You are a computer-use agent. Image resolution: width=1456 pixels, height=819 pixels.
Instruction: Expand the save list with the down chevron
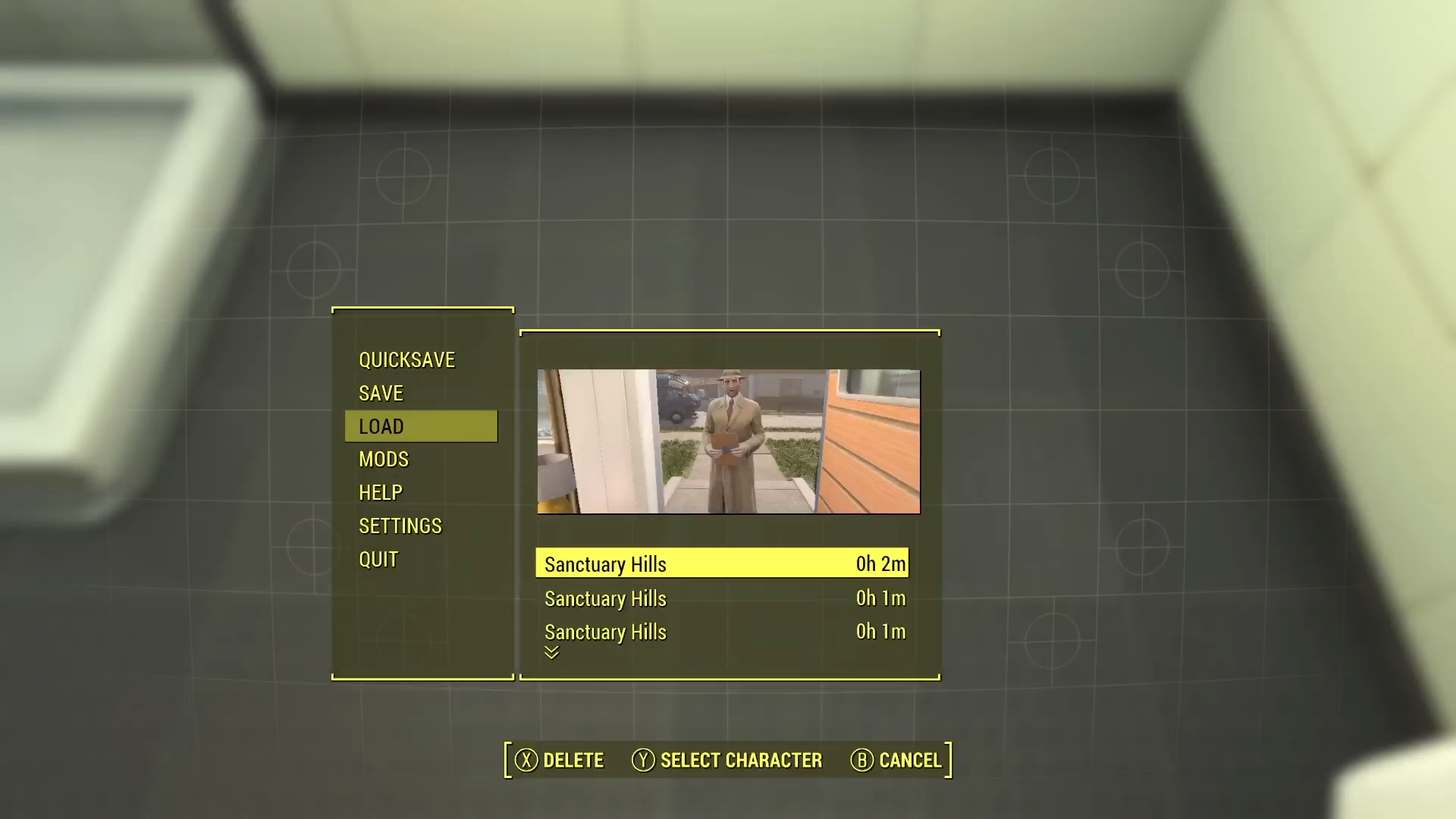click(x=551, y=652)
